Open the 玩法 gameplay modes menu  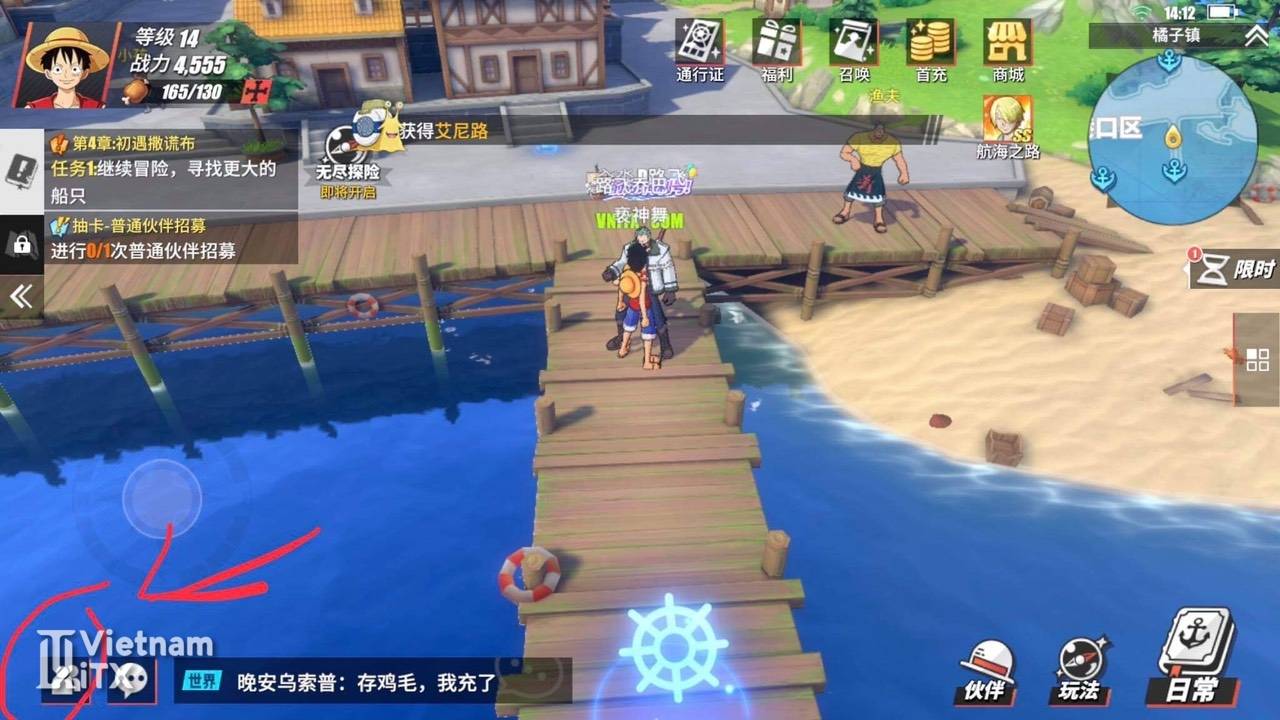(x=1080, y=670)
